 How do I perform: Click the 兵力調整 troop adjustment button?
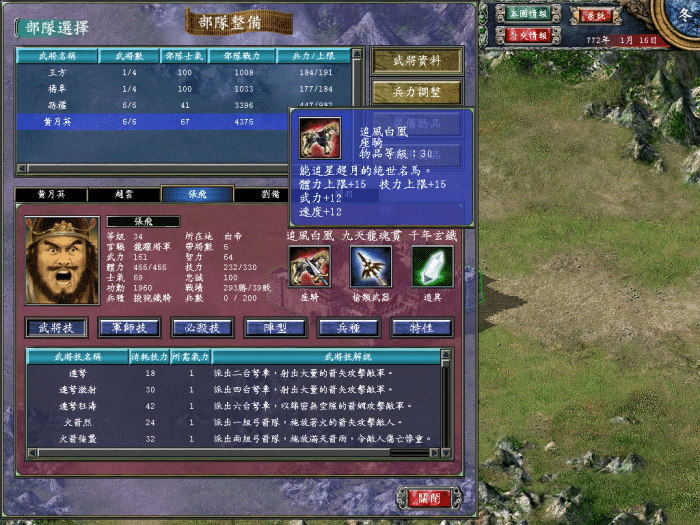417,92
